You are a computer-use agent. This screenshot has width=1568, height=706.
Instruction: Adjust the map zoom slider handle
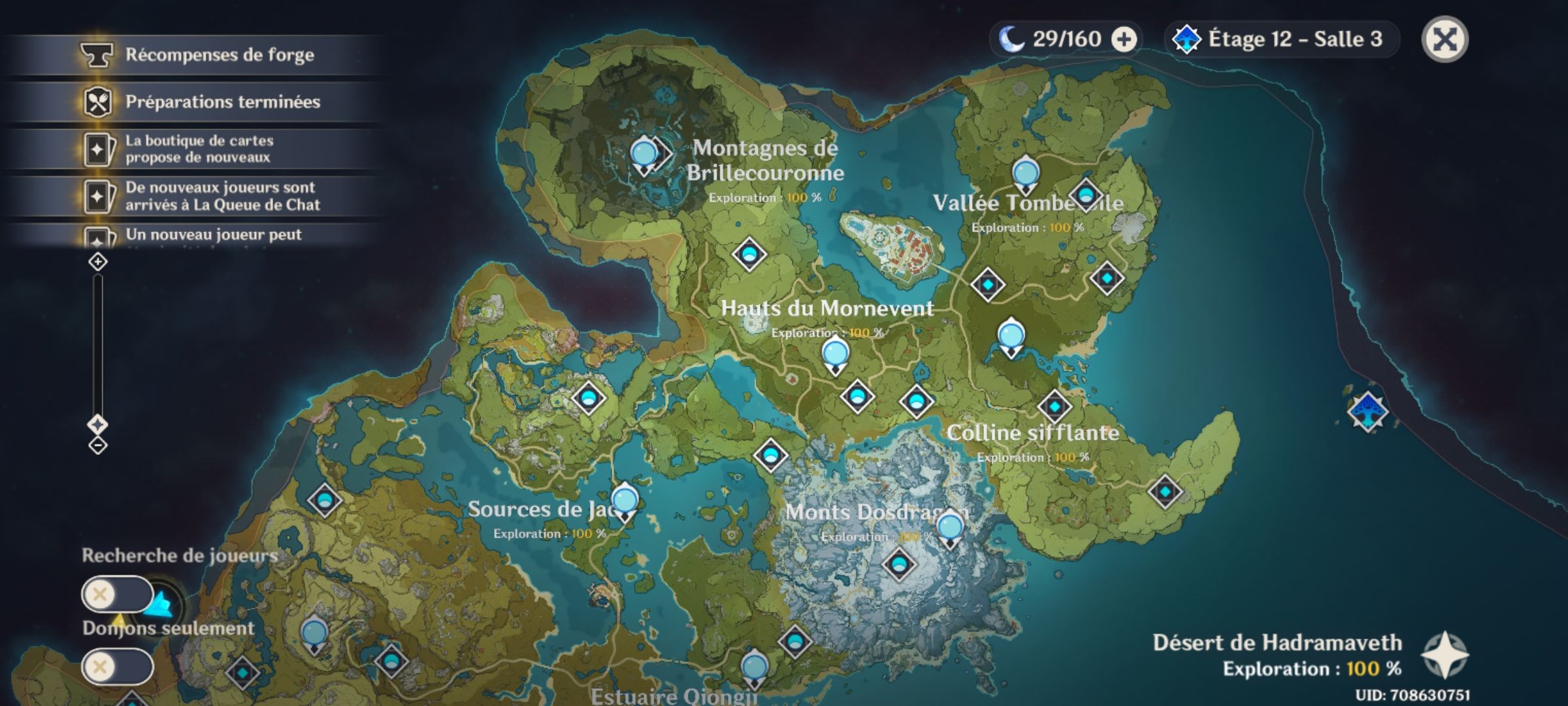click(97, 424)
